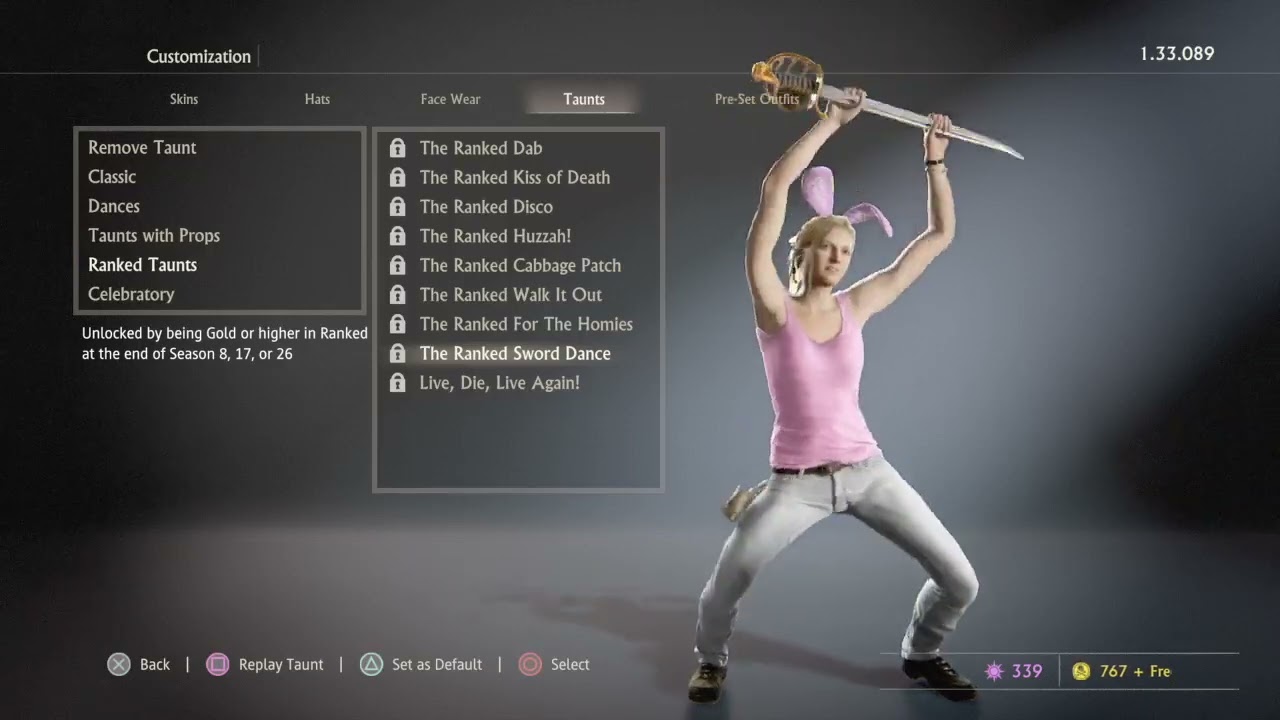The height and width of the screenshot is (720, 1280).
Task: Show the Pre-Set Outfits tab
Action: click(x=756, y=99)
